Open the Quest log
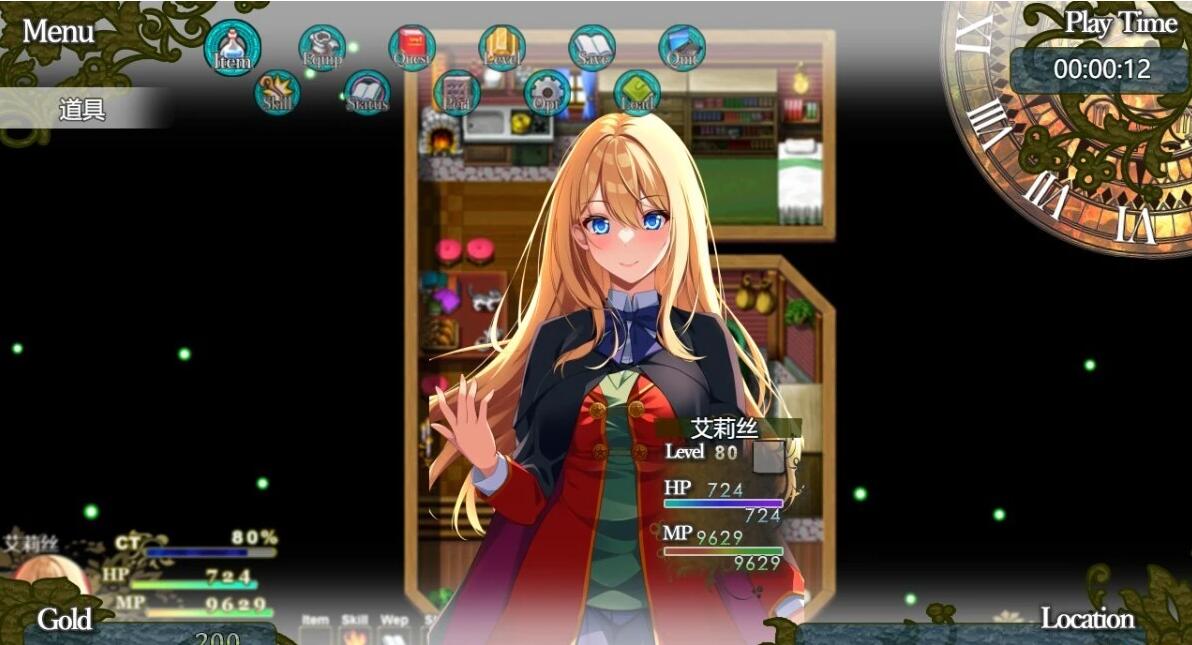Screen dimensions: 1192x645 pyautogui.click(x=412, y=48)
